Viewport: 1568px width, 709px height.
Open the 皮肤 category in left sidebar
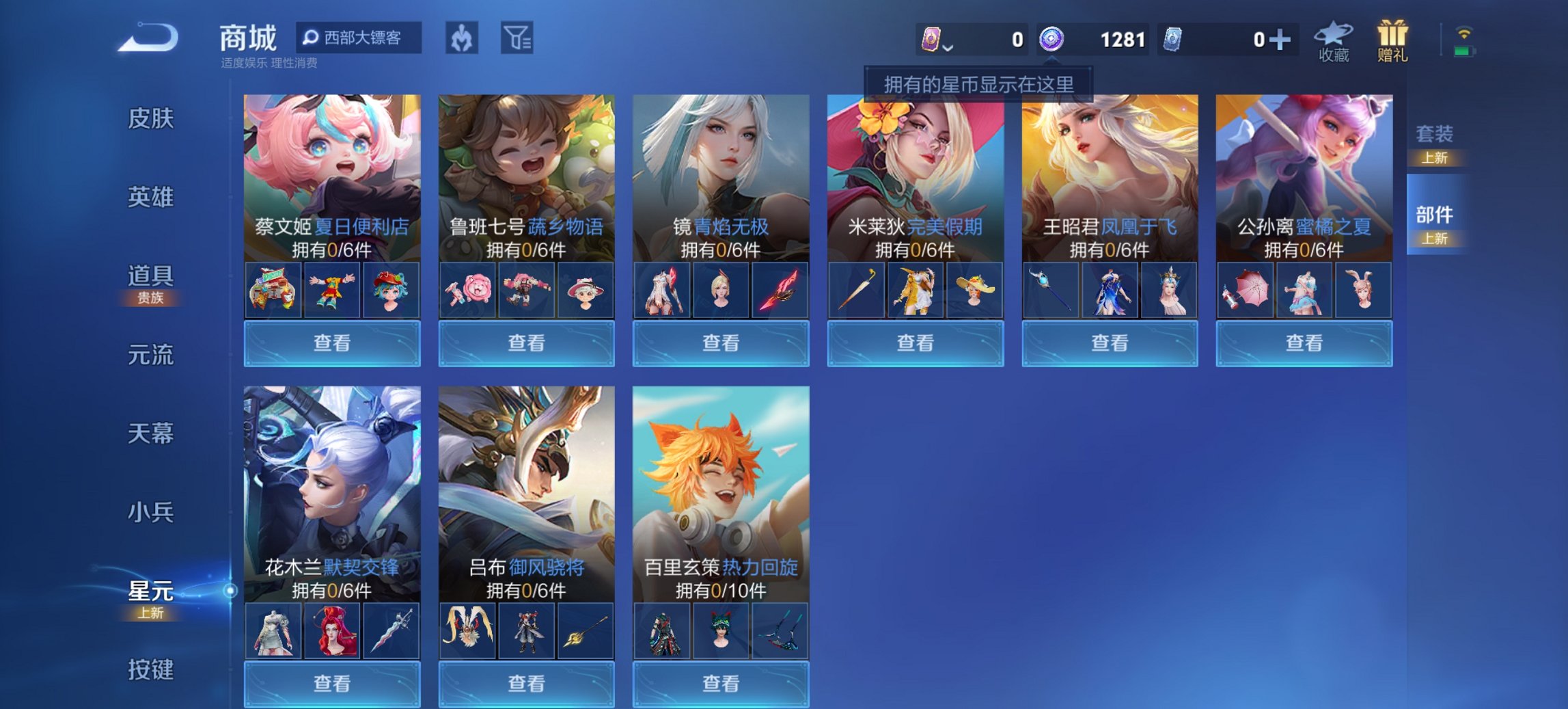(x=150, y=118)
